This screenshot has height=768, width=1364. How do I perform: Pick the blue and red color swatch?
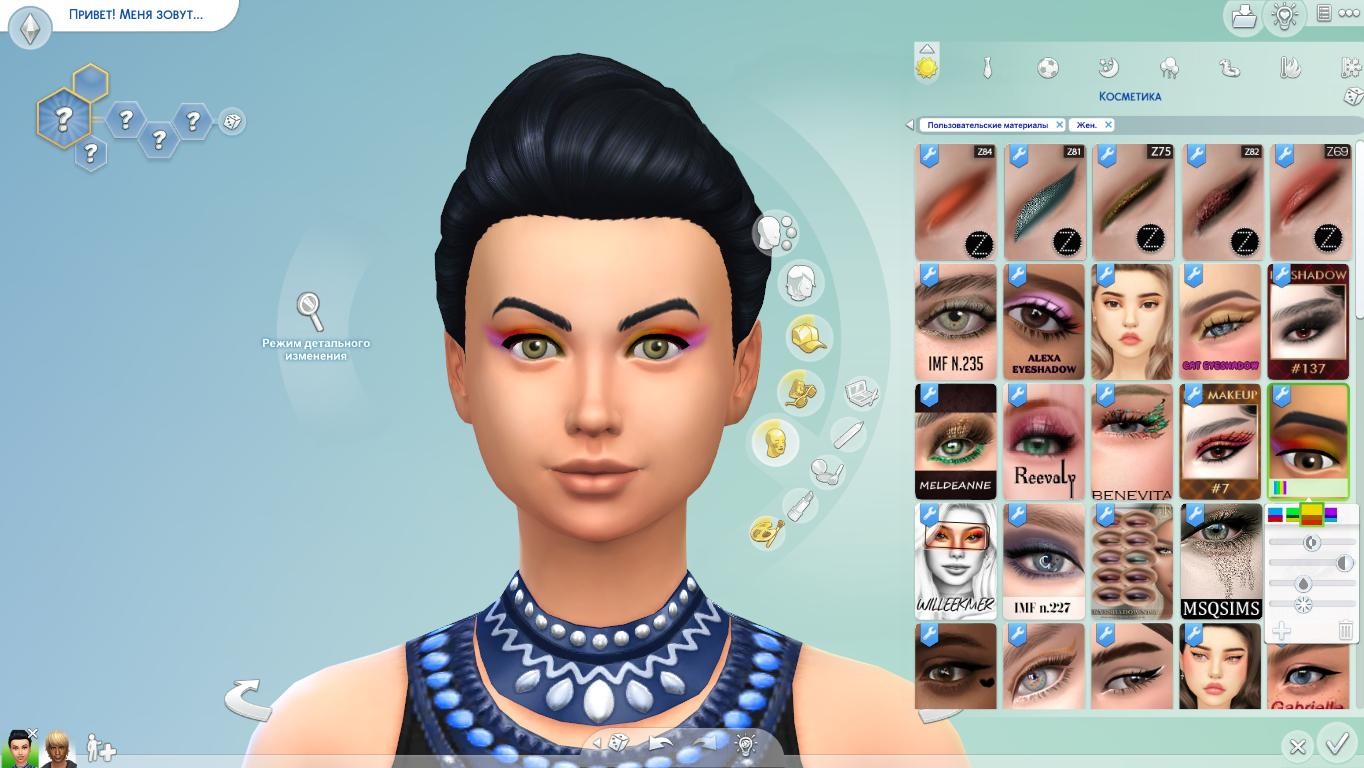coord(1275,515)
